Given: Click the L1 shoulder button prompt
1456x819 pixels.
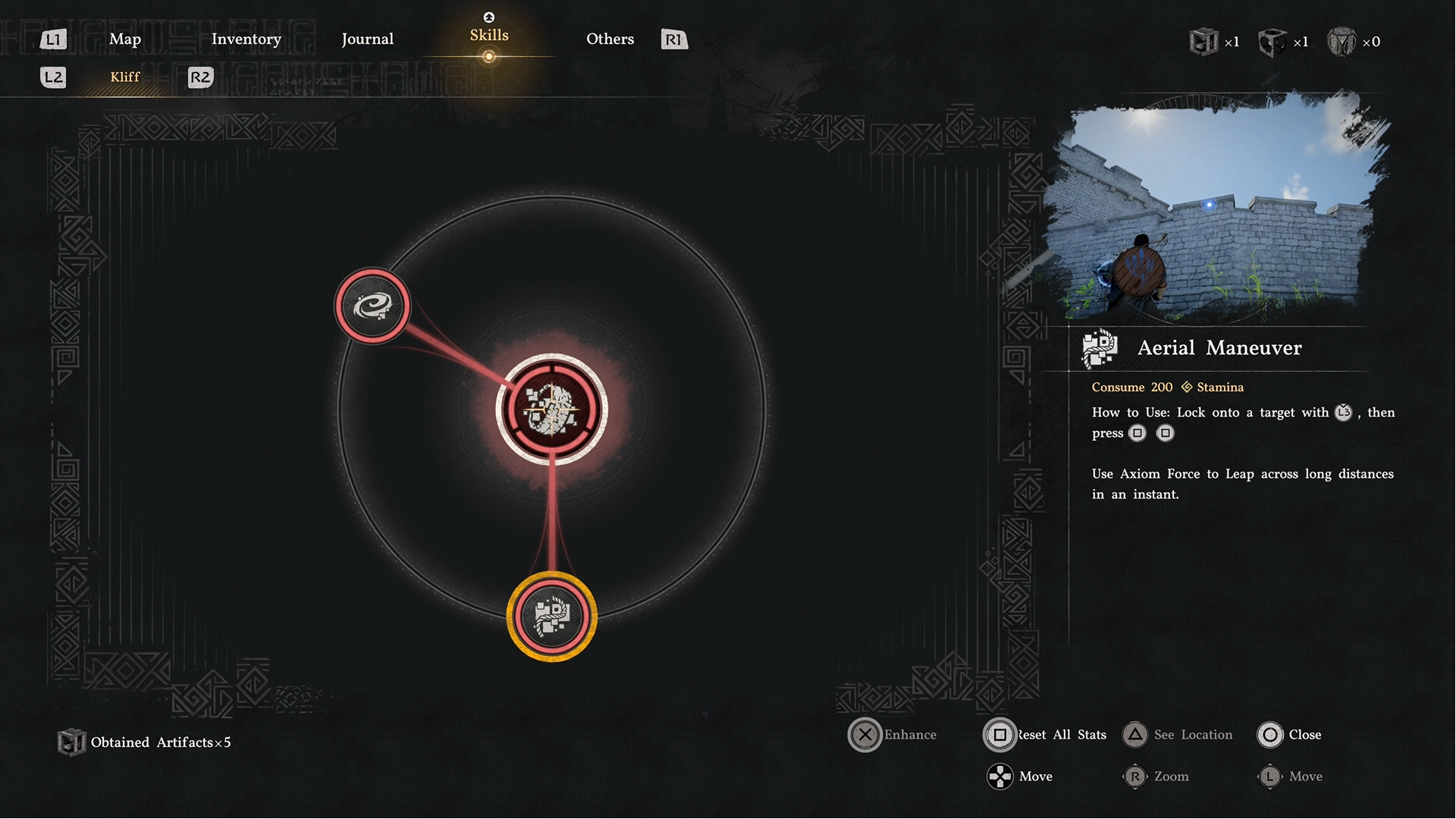Looking at the screenshot, I should (x=53, y=39).
